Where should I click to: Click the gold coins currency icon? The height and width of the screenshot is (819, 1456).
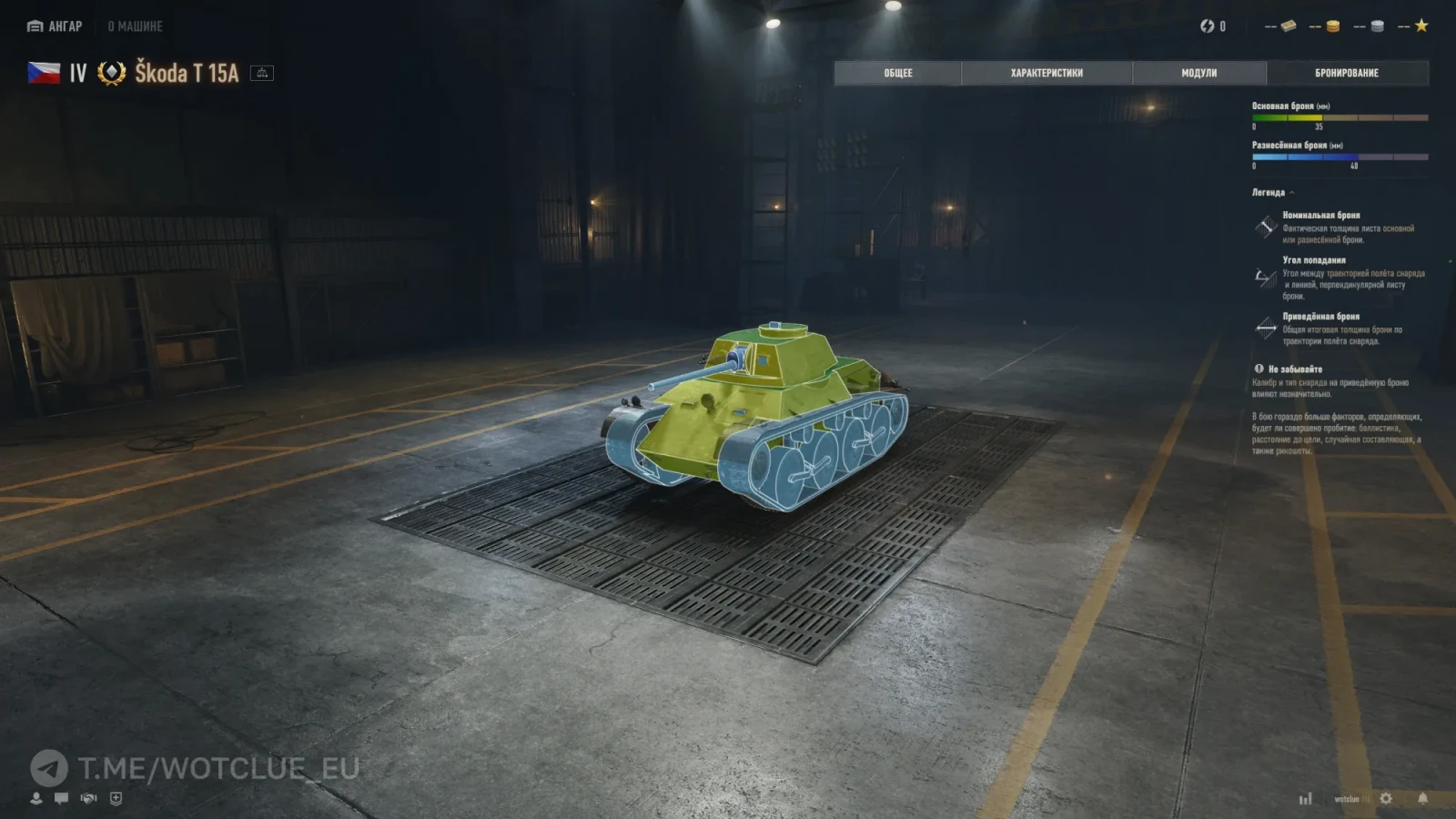[x=1332, y=26]
